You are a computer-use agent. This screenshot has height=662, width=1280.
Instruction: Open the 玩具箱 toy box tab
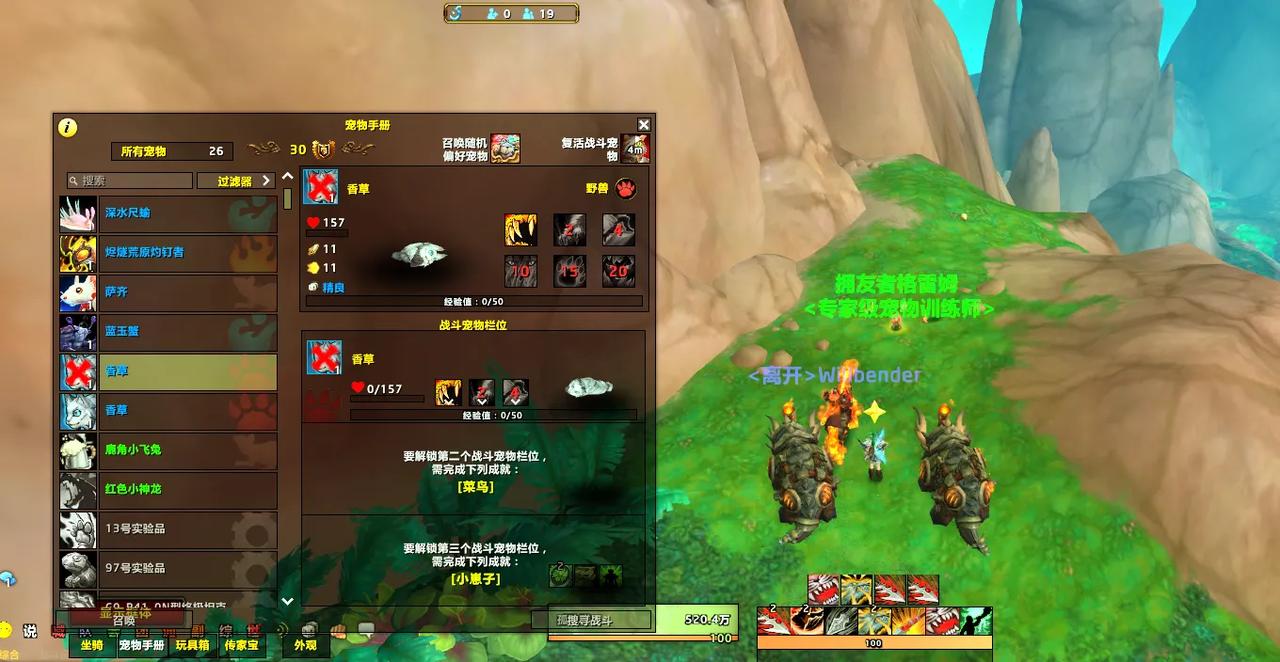pos(193,646)
